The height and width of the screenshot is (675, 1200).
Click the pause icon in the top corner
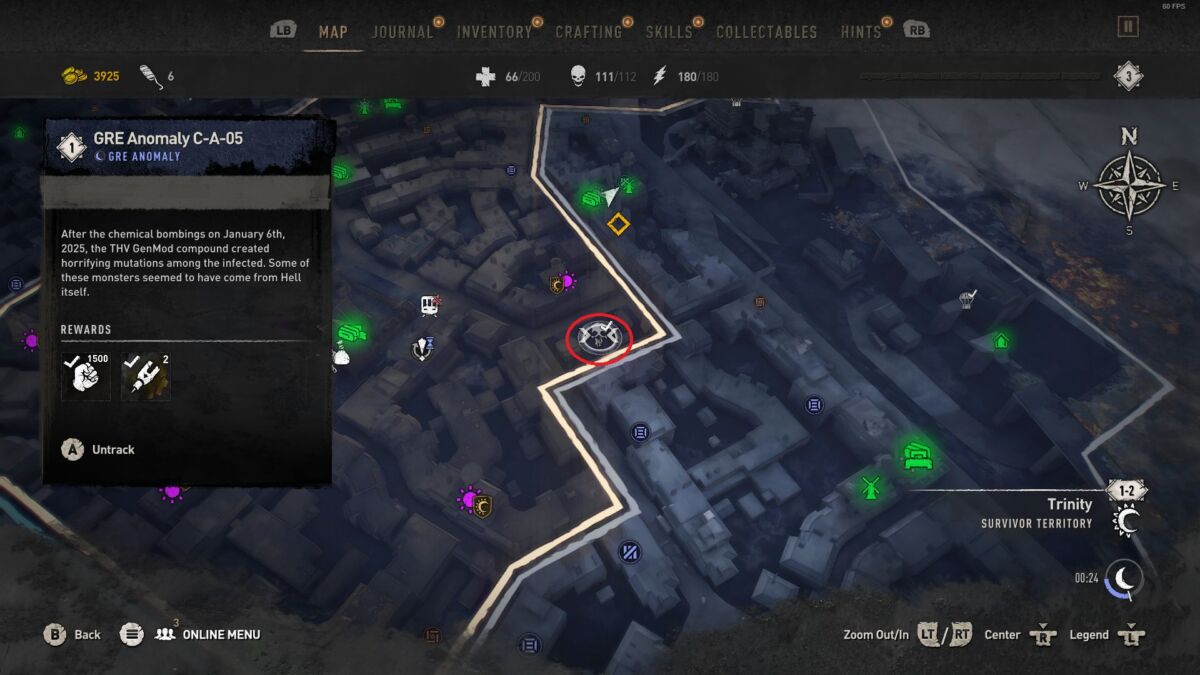[1128, 27]
